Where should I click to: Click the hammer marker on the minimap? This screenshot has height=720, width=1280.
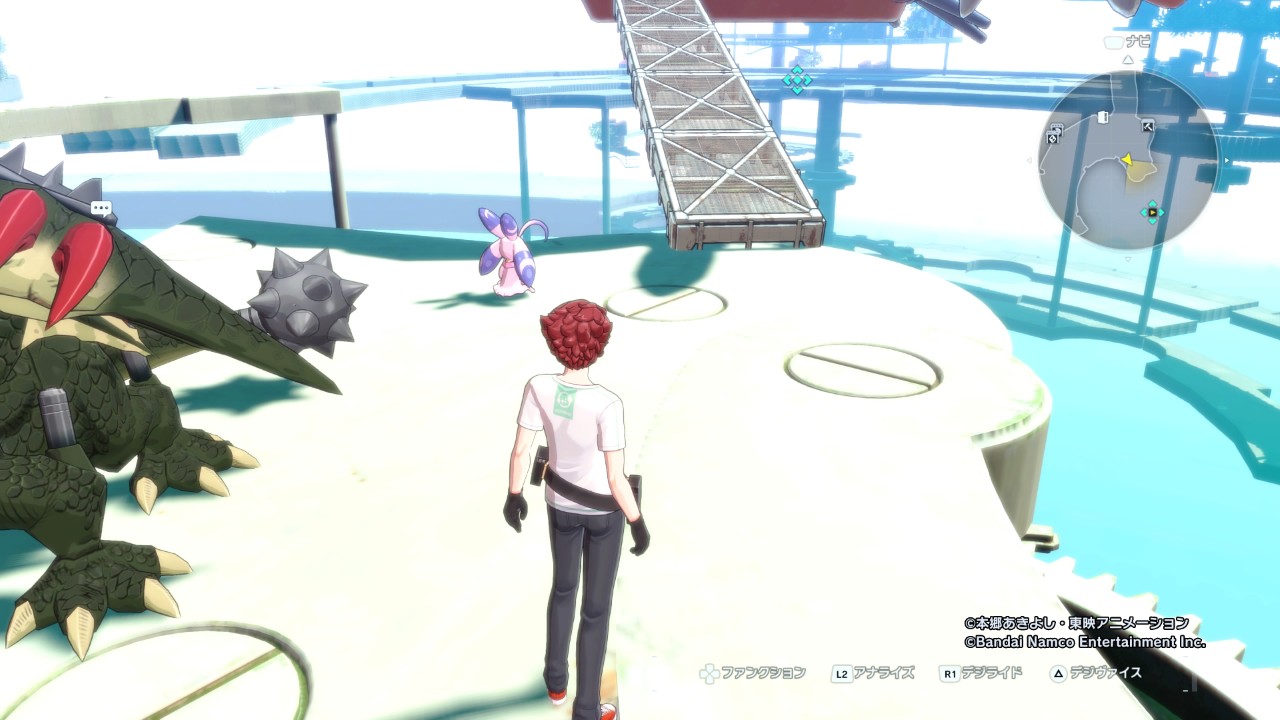point(1147,126)
